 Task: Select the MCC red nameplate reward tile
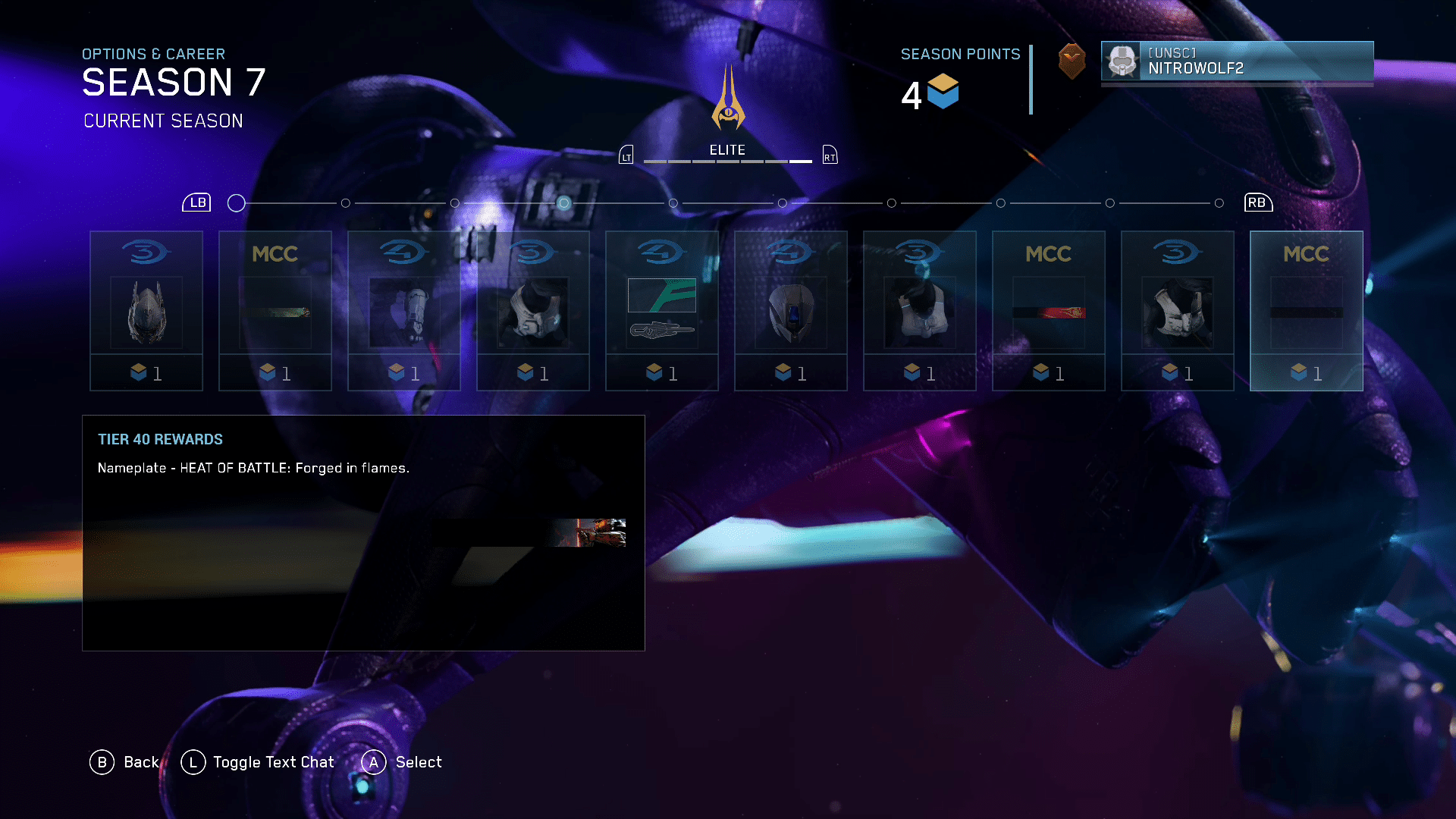[1049, 310]
